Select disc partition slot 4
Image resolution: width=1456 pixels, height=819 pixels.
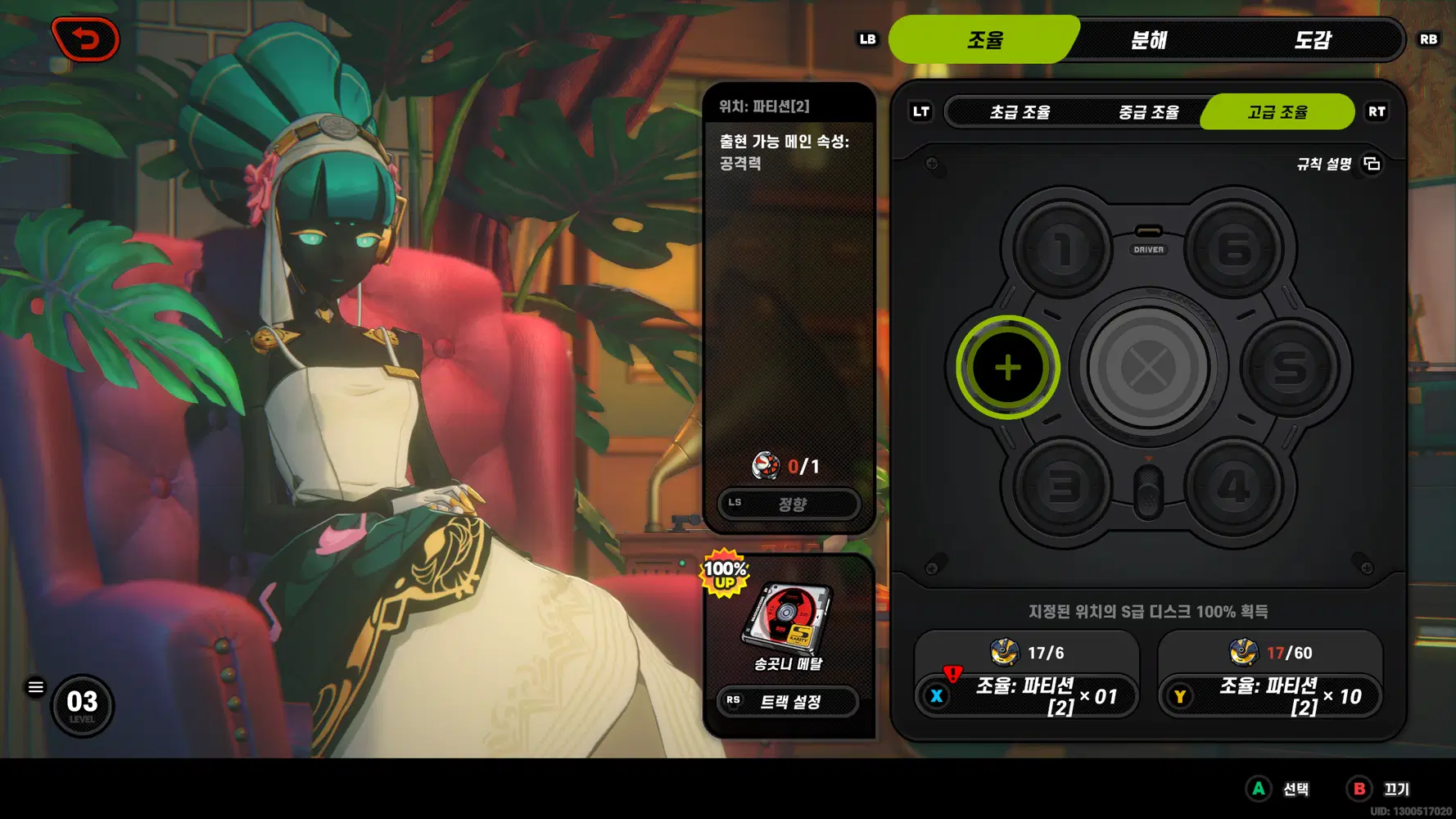tap(1233, 487)
